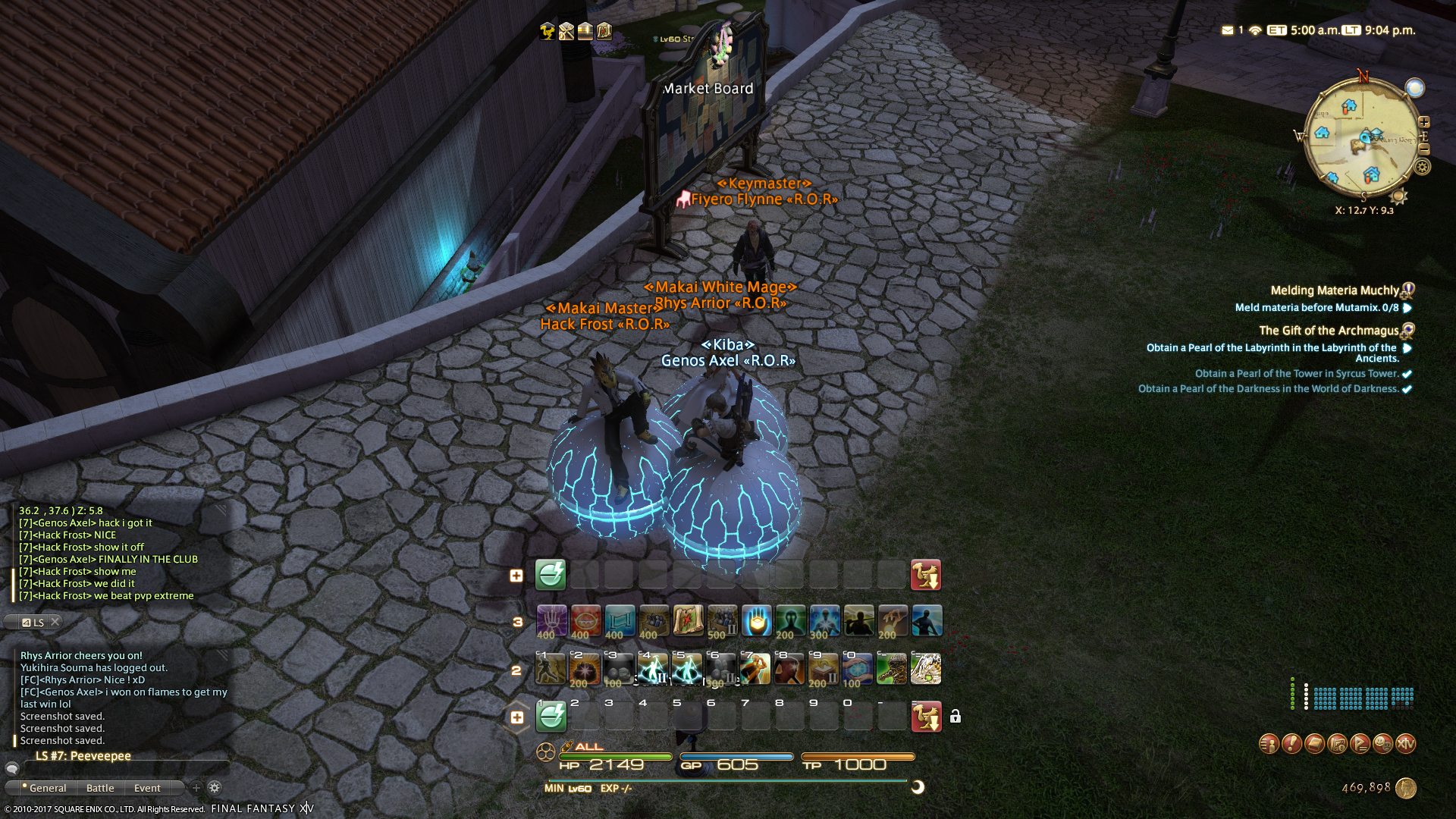Viewport: 1456px width, 819px height.
Task: Select the General chat tab
Action: [47, 788]
